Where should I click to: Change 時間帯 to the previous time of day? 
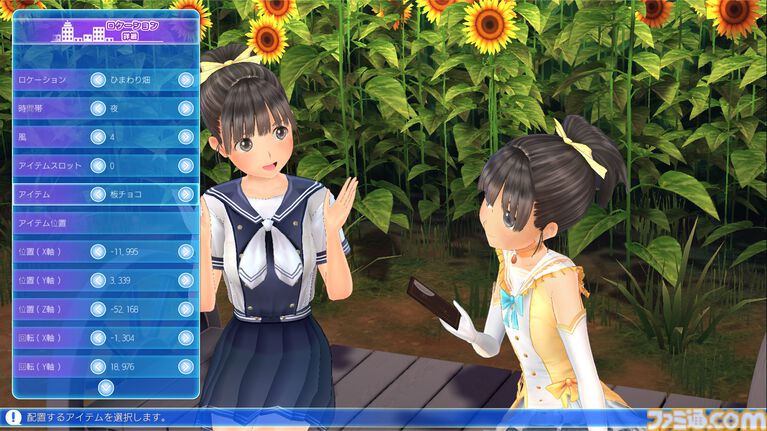(x=98, y=108)
